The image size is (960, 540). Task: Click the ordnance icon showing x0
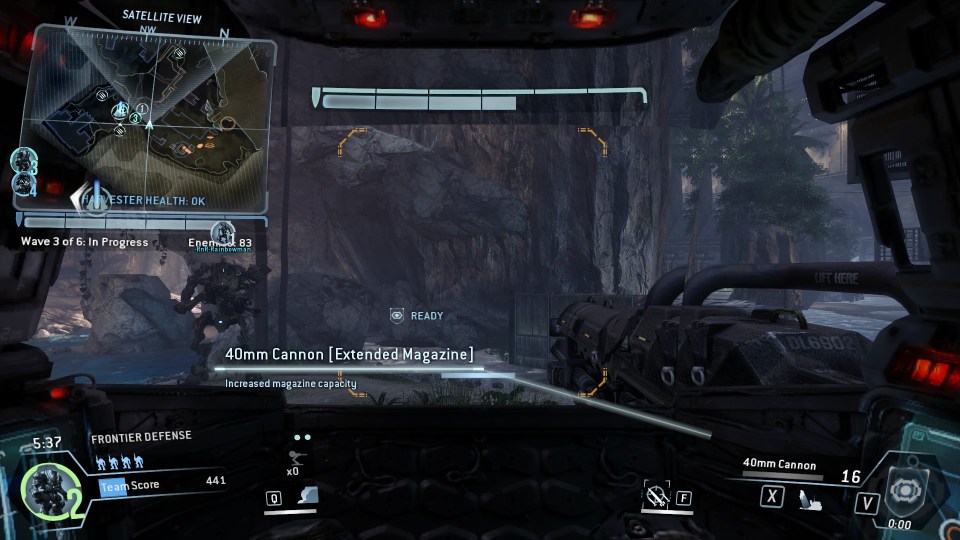[295, 457]
